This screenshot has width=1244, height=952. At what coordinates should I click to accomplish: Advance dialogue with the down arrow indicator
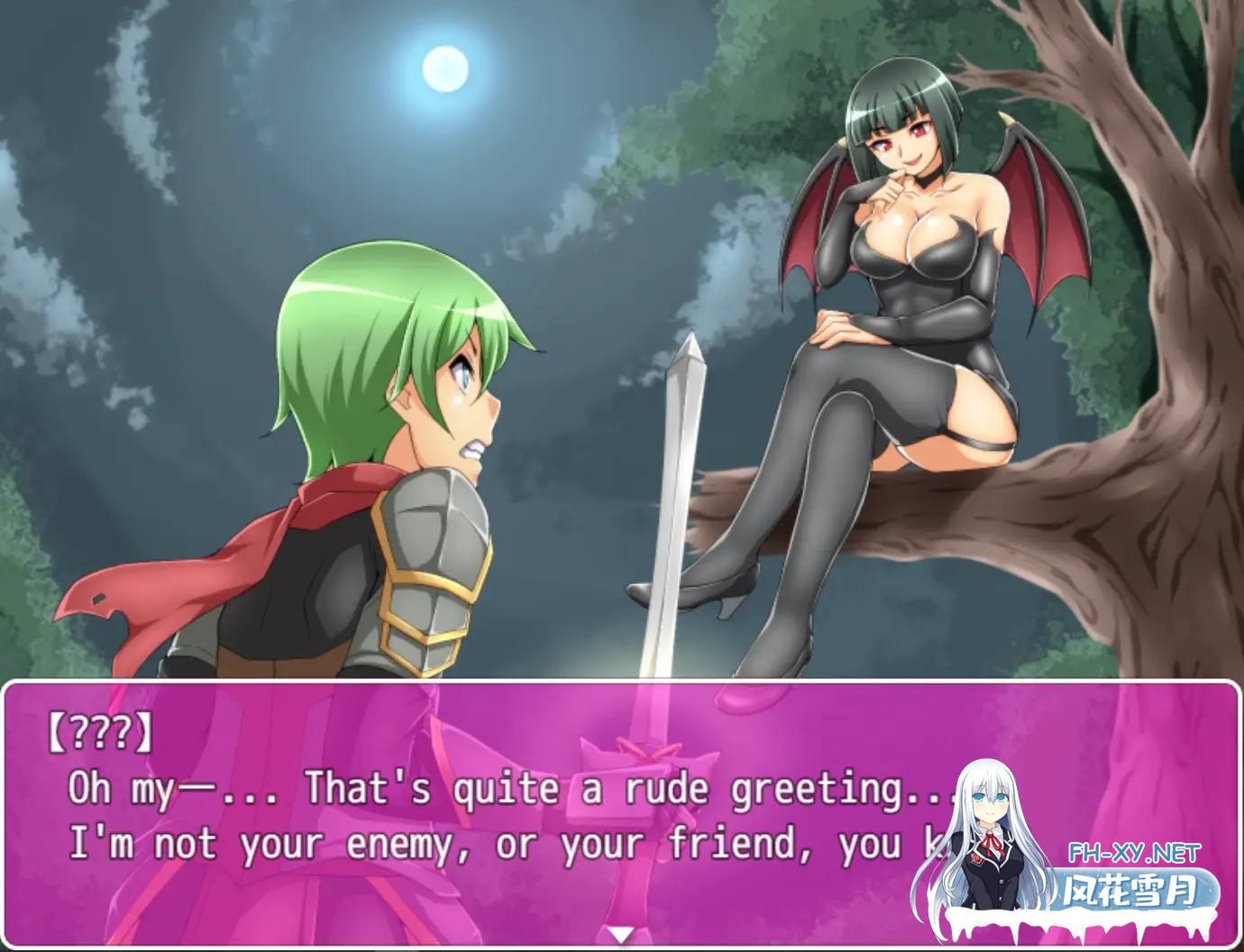(x=621, y=935)
